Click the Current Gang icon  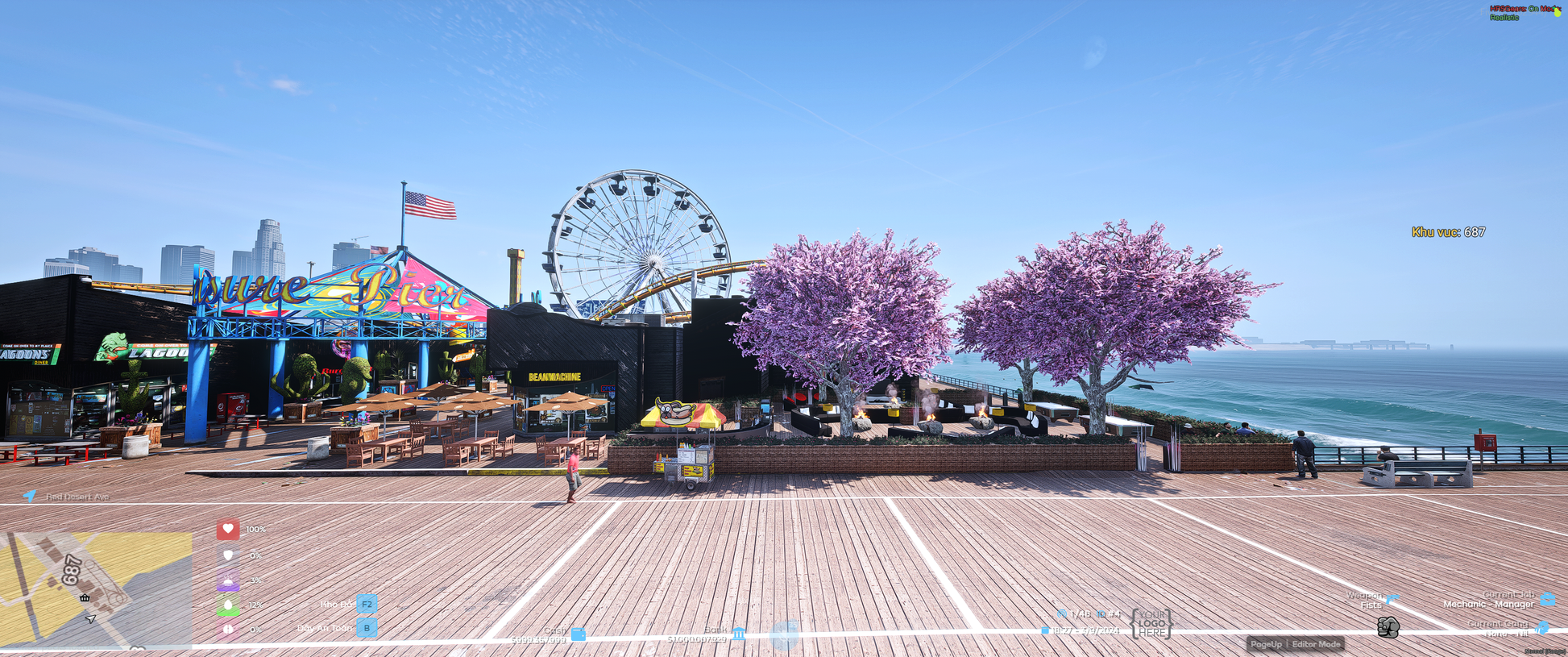1542,627
